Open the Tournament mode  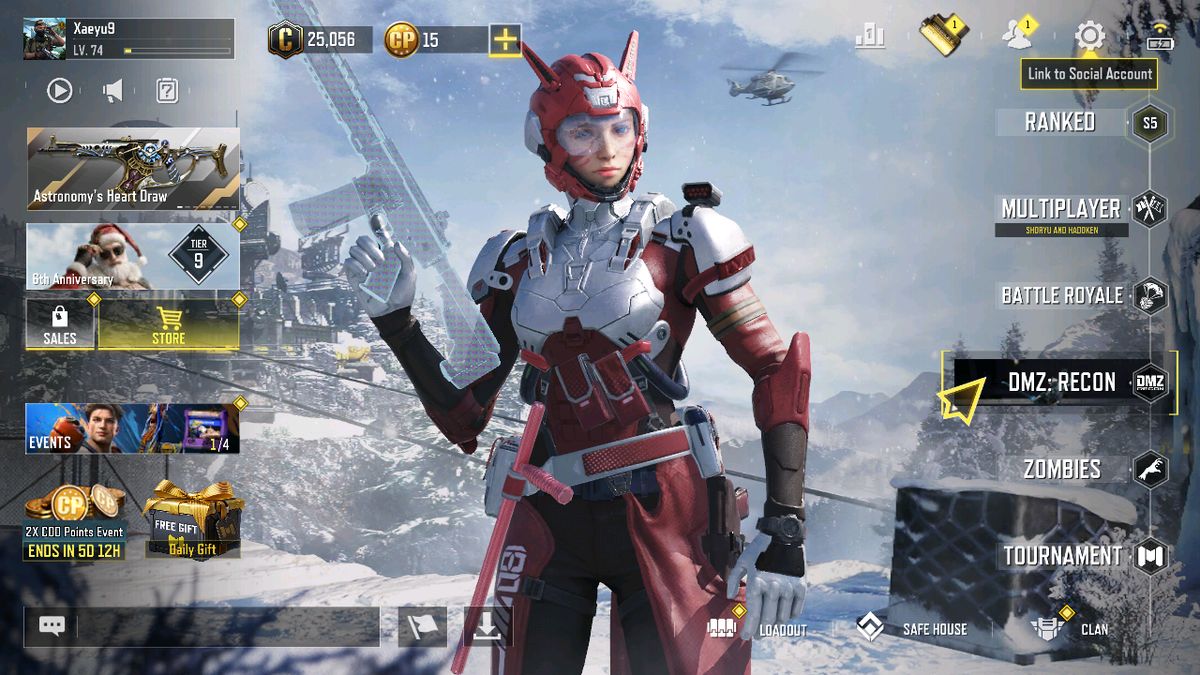[1062, 556]
